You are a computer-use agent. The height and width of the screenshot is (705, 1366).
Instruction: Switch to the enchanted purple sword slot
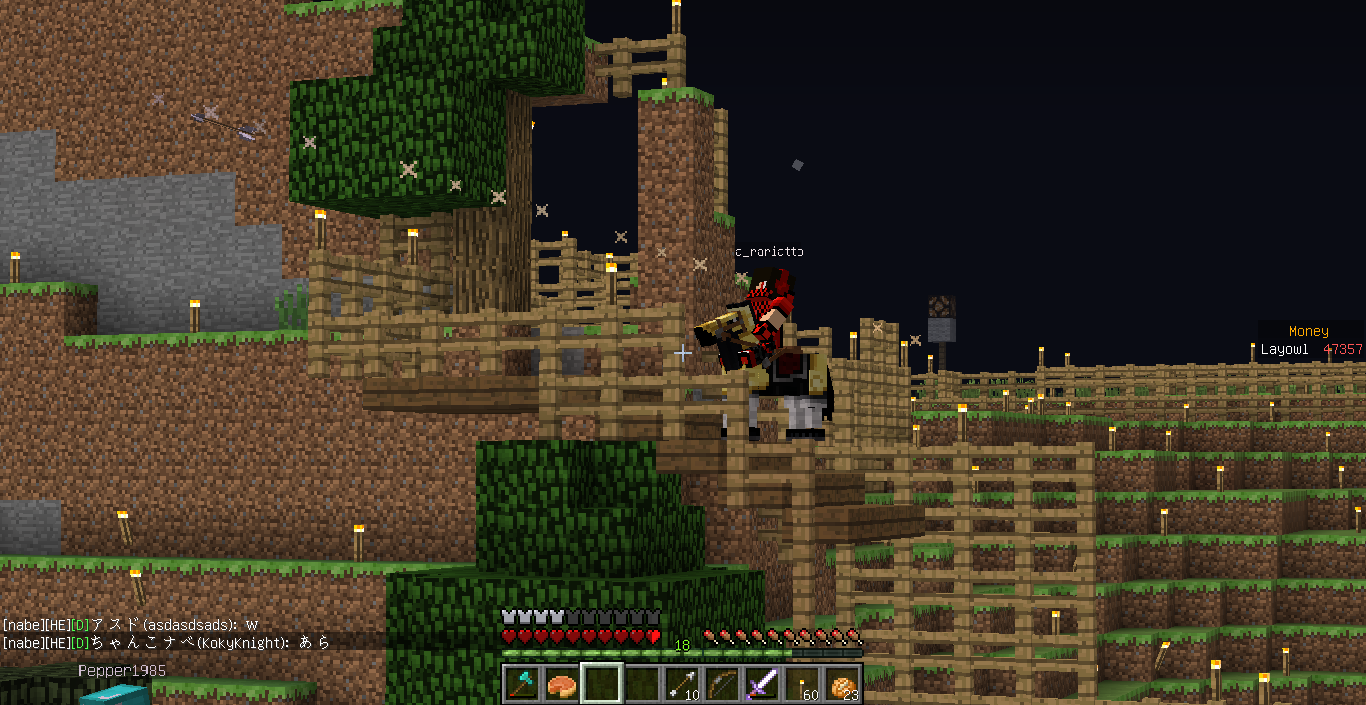pos(762,684)
